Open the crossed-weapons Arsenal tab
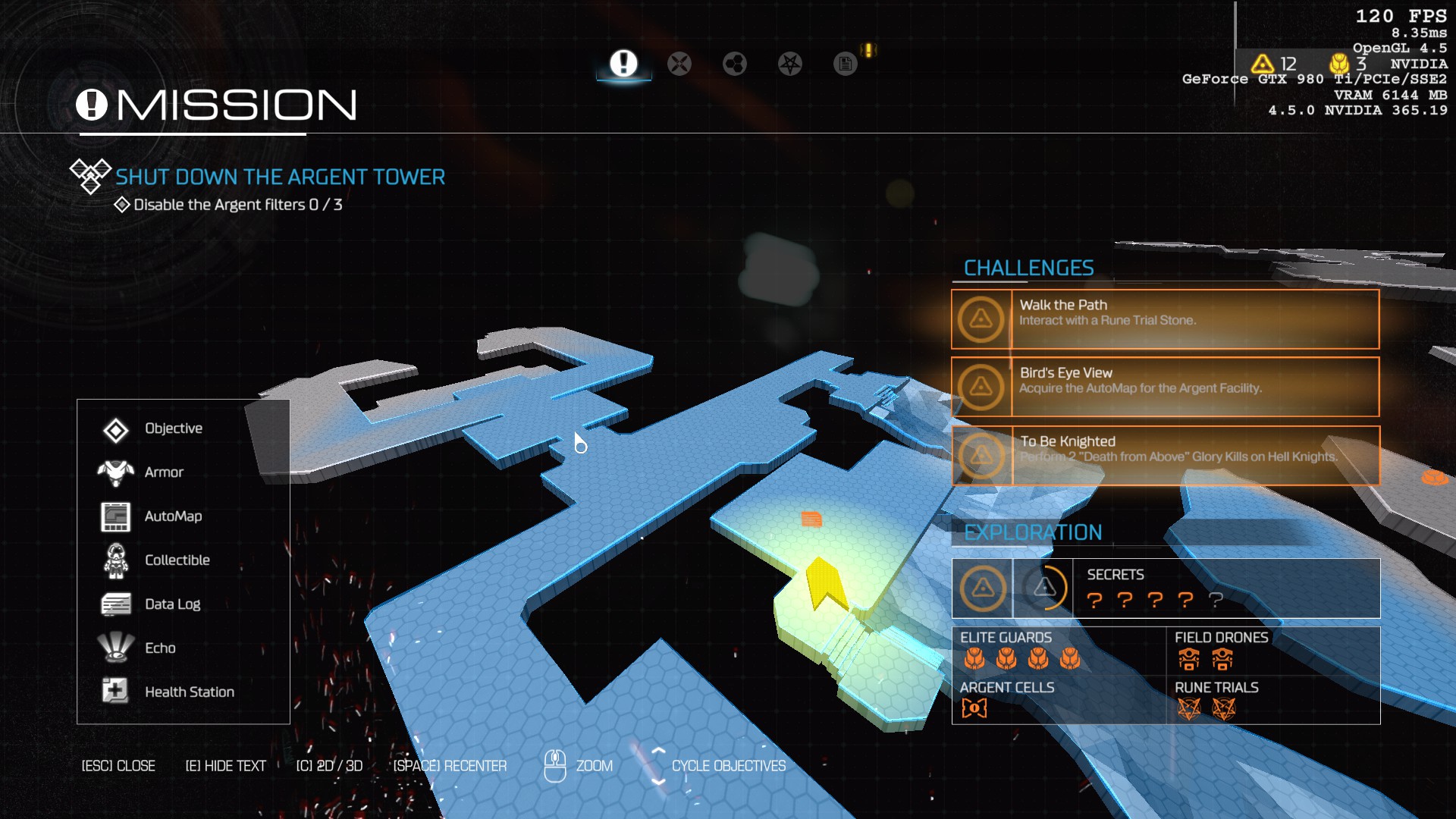1456x819 pixels. coord(679,64)
